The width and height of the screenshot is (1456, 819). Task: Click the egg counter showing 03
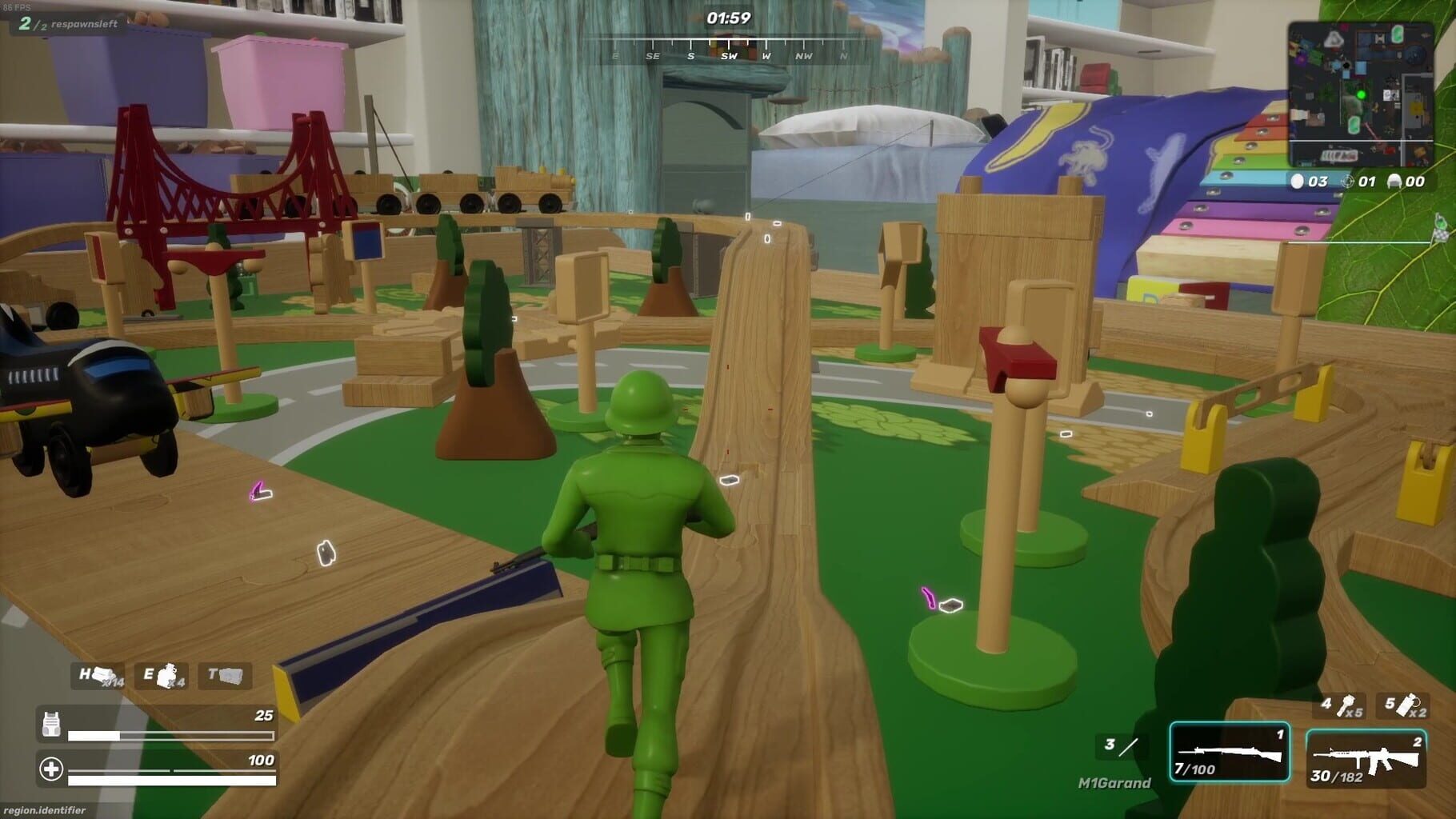coord(1309,182)
